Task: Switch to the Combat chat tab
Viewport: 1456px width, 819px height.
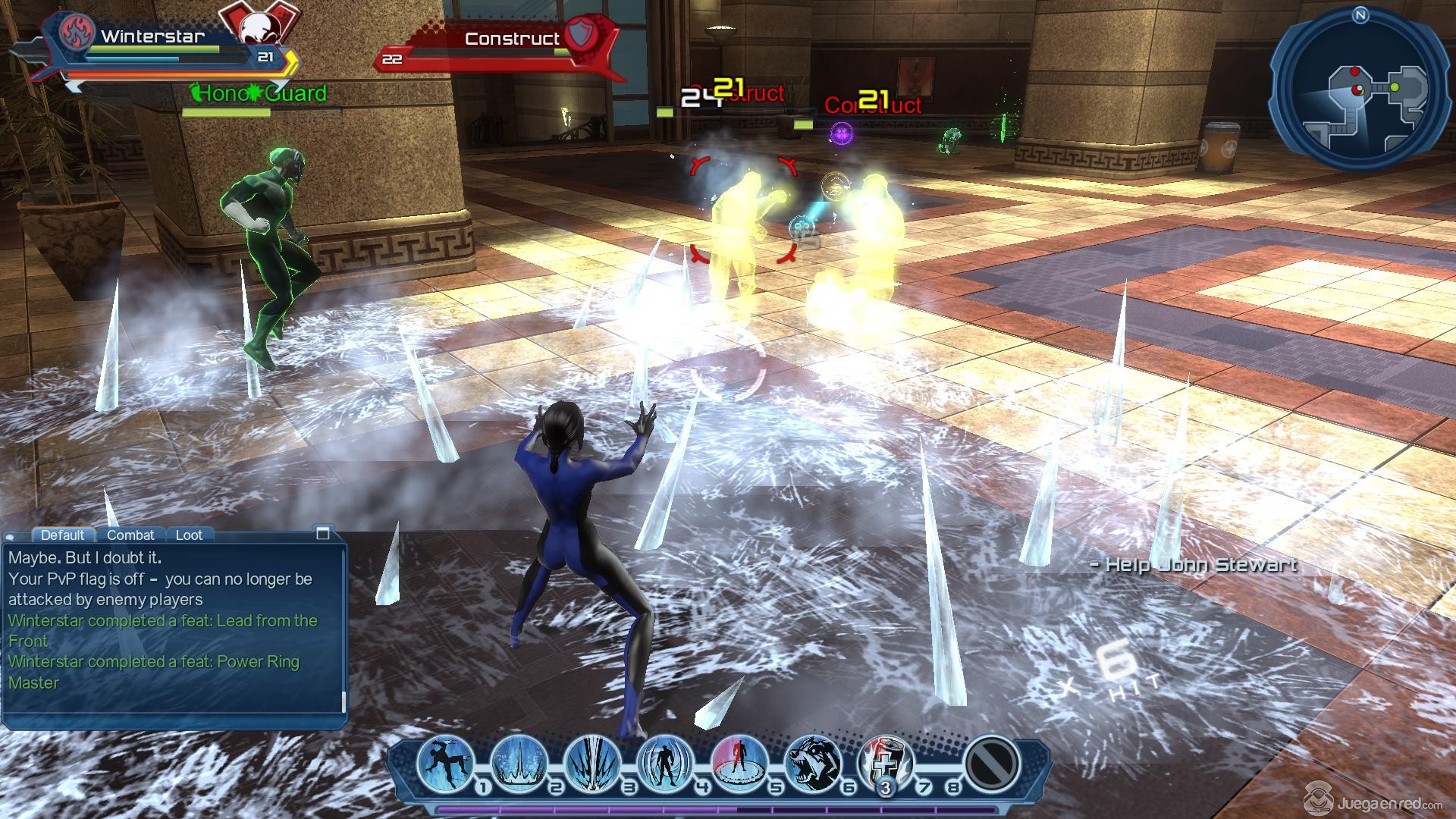Action: (130, 535)
